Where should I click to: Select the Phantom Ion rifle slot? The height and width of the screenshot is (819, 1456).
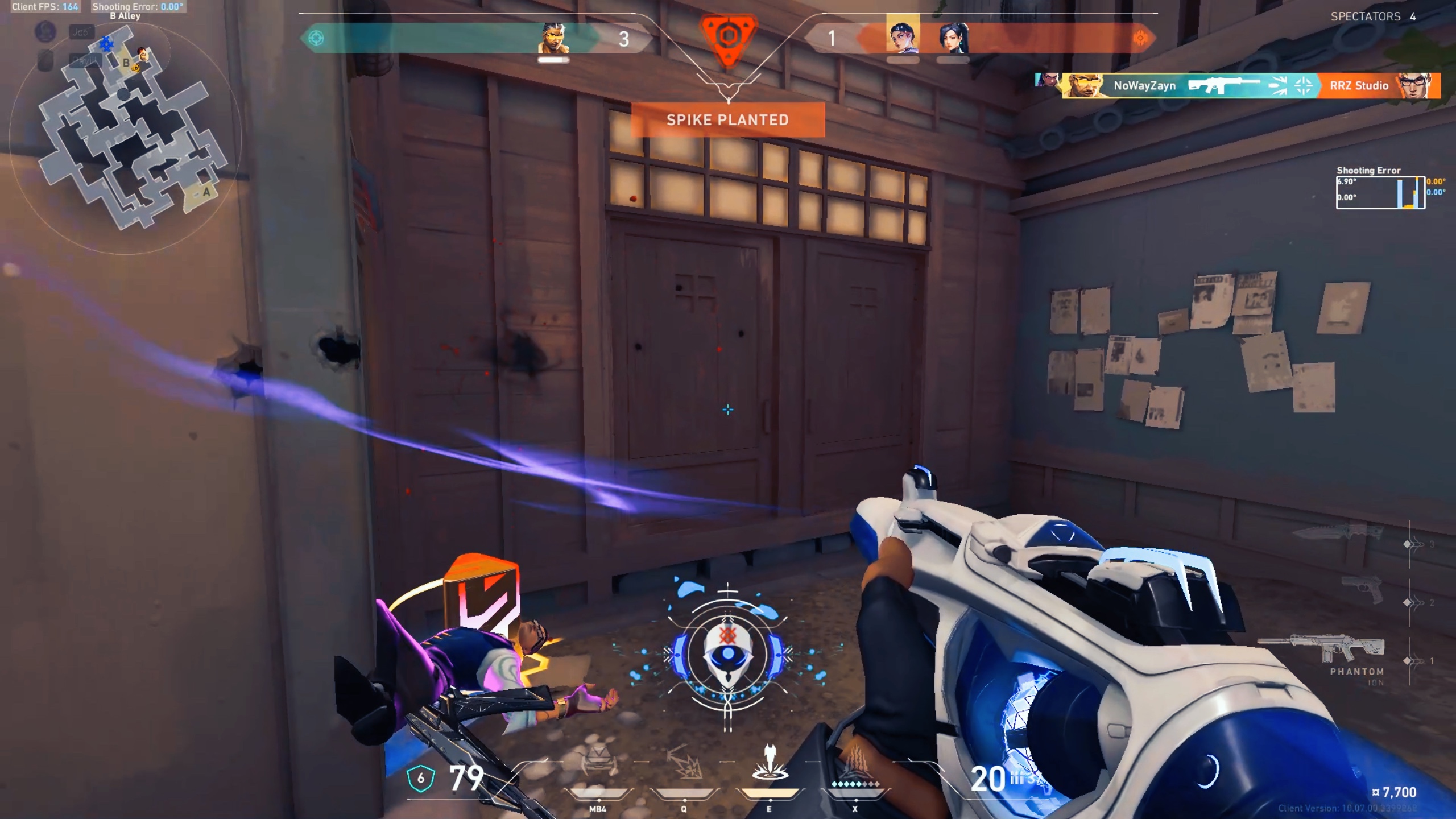coord(1325,653)
